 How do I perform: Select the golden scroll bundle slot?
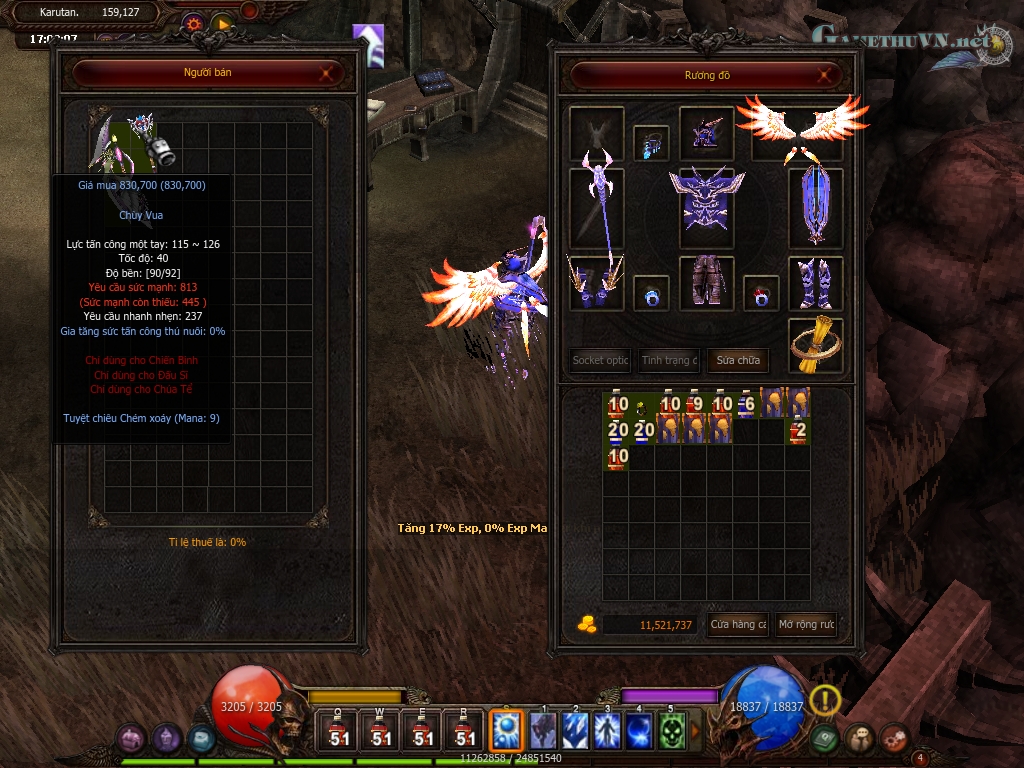pos(816,344)
